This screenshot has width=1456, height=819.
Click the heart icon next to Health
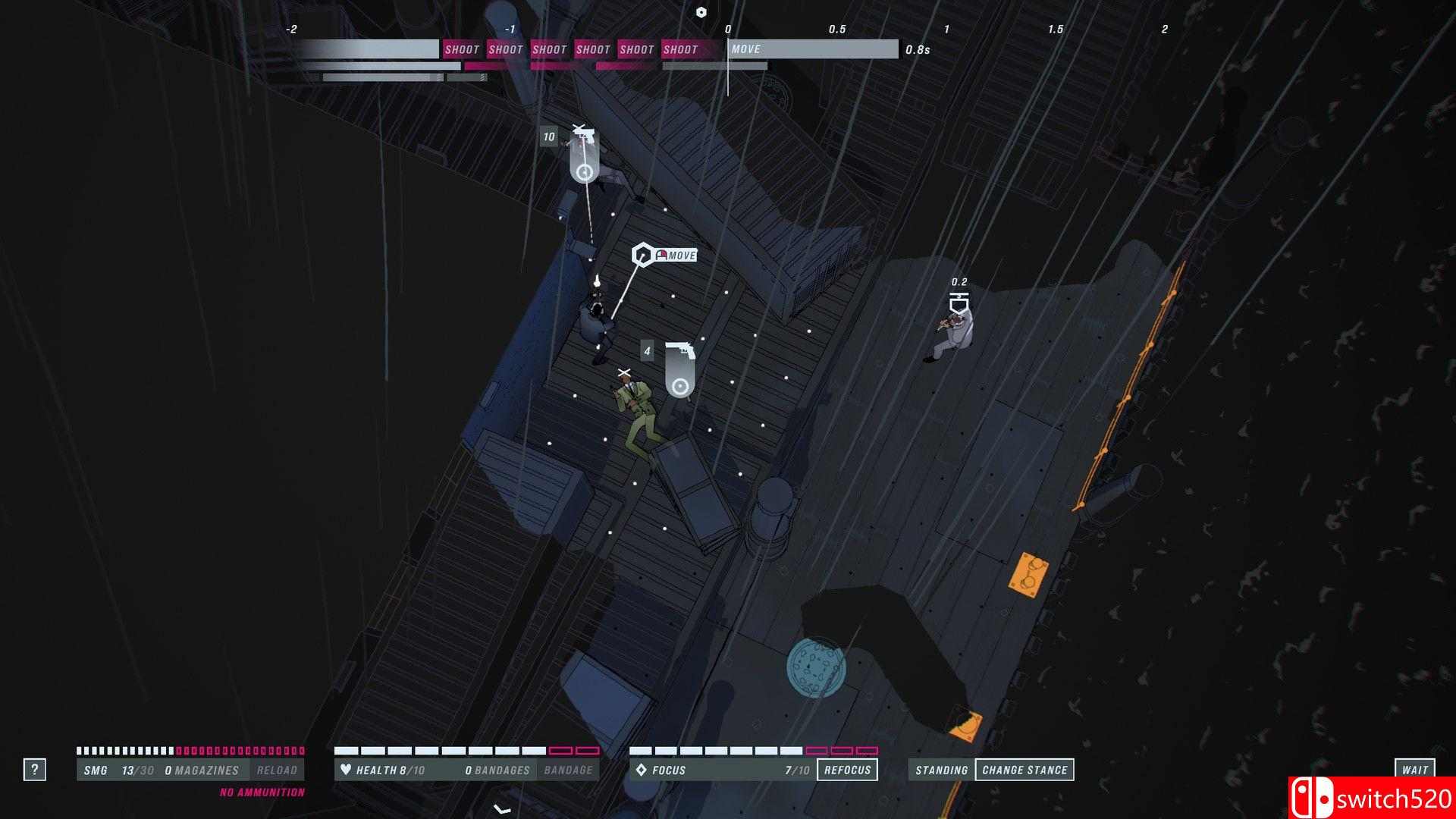tap(346, 770)
